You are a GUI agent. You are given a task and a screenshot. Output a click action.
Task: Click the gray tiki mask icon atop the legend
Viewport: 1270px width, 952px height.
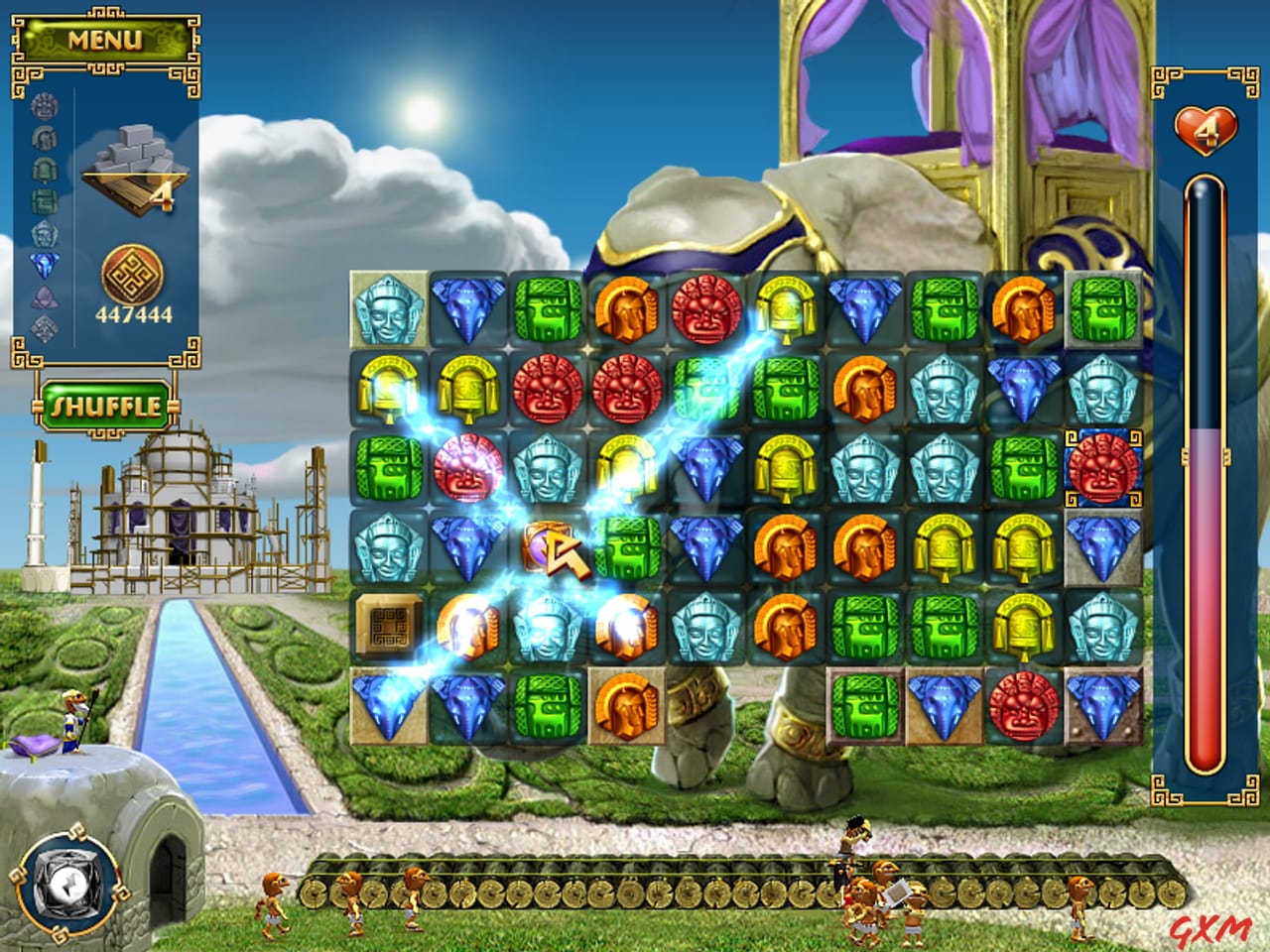[x=42, y=107]
